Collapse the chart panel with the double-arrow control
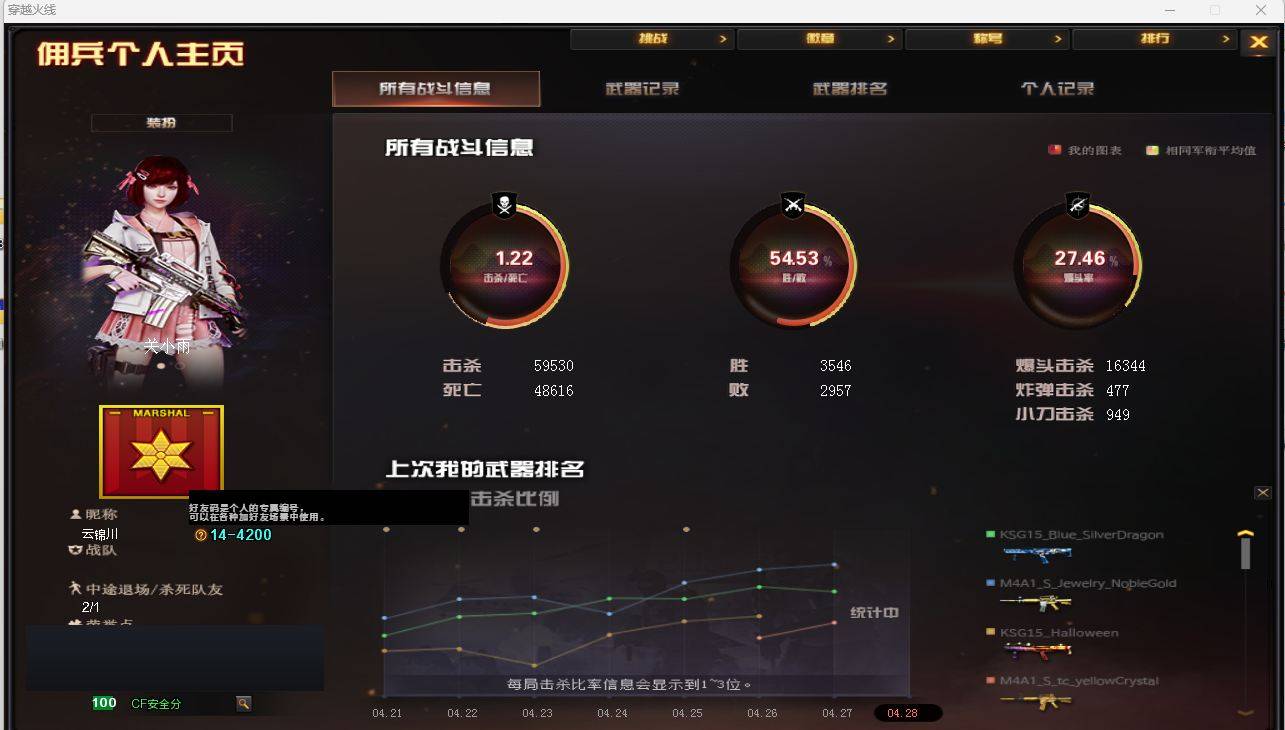The height and width of the screenshot is (730, 1285). pyautogui.click(x=1263, y=492)
